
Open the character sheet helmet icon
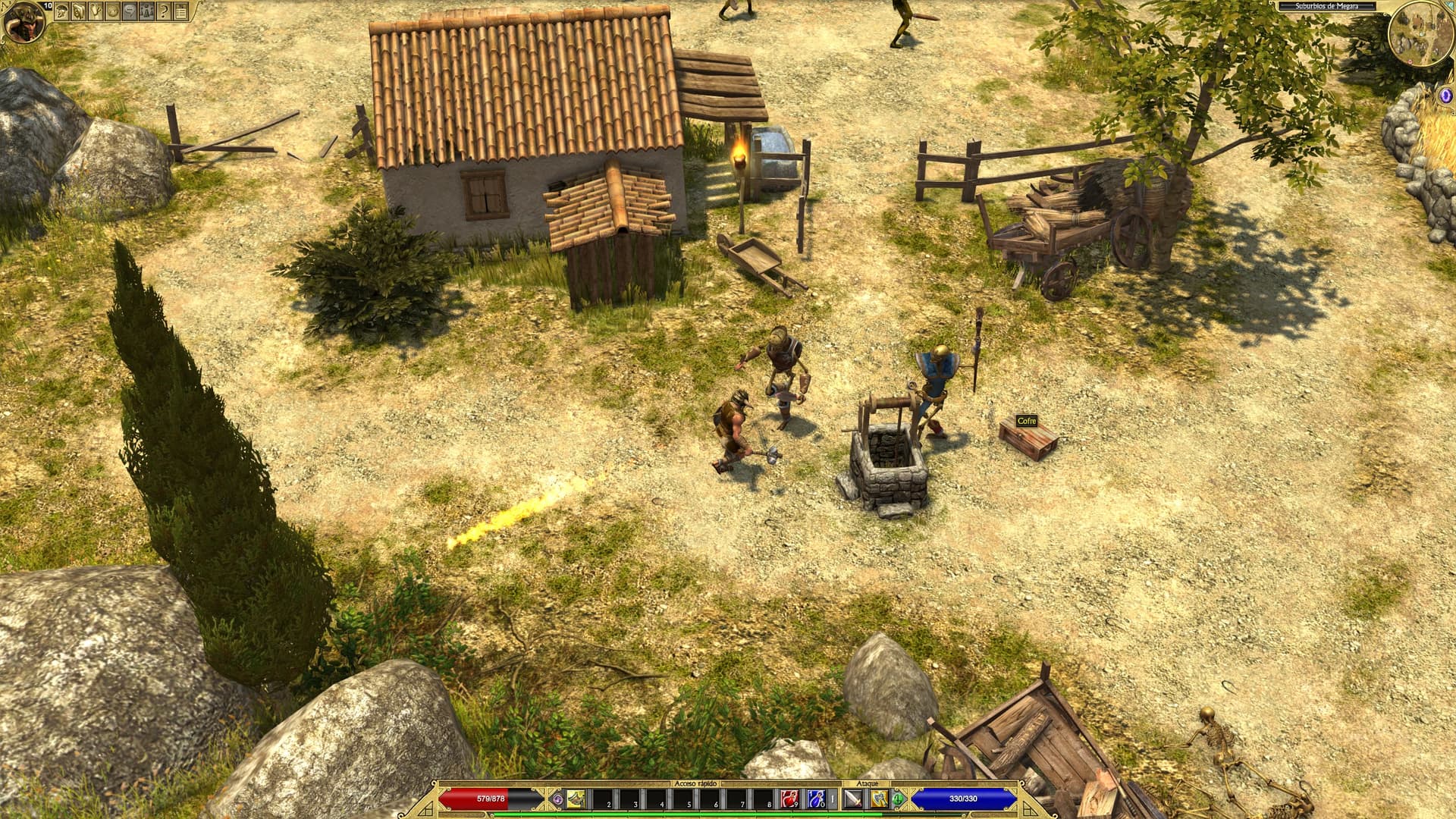point(63,11)
